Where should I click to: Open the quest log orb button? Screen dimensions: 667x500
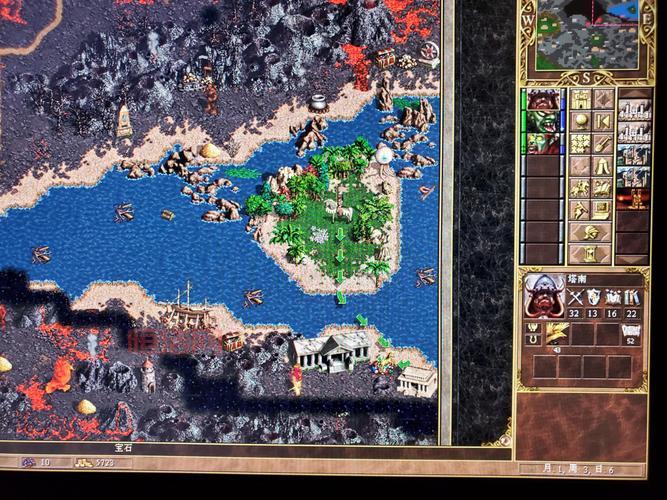580,121
